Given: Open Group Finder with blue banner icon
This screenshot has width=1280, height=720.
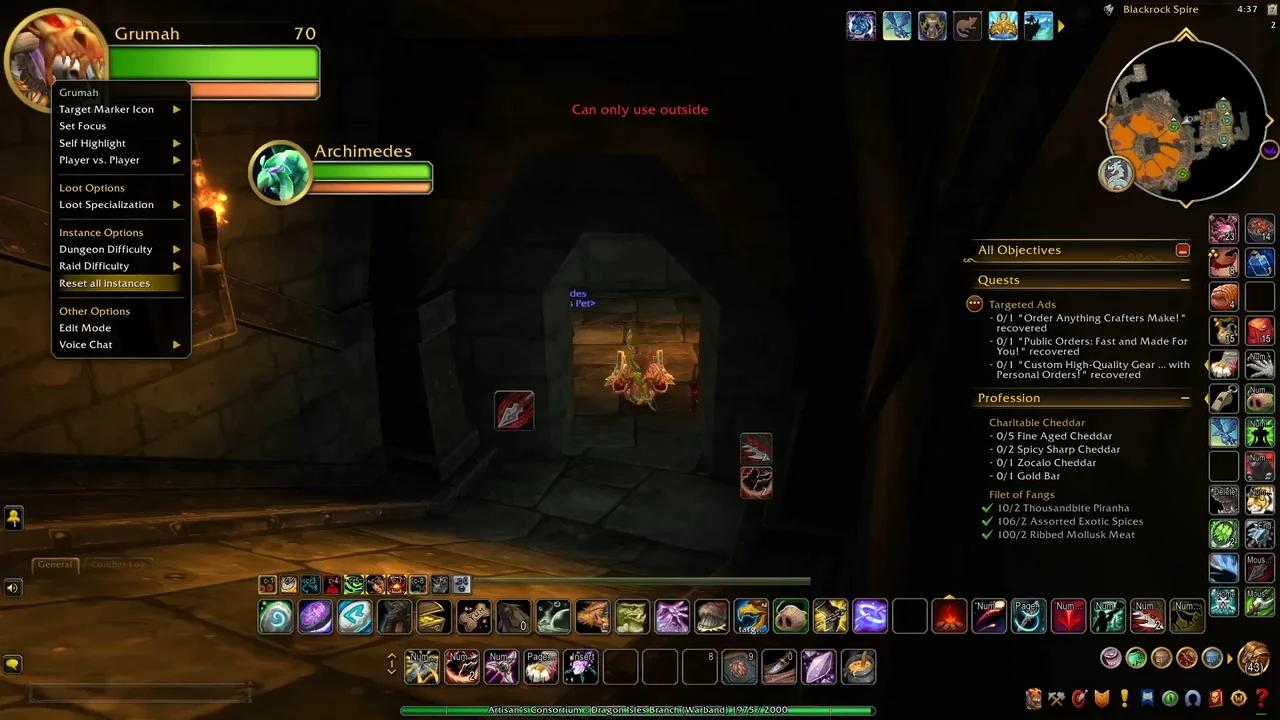Looking at the screenshot, I should [x=1145, y=698].
